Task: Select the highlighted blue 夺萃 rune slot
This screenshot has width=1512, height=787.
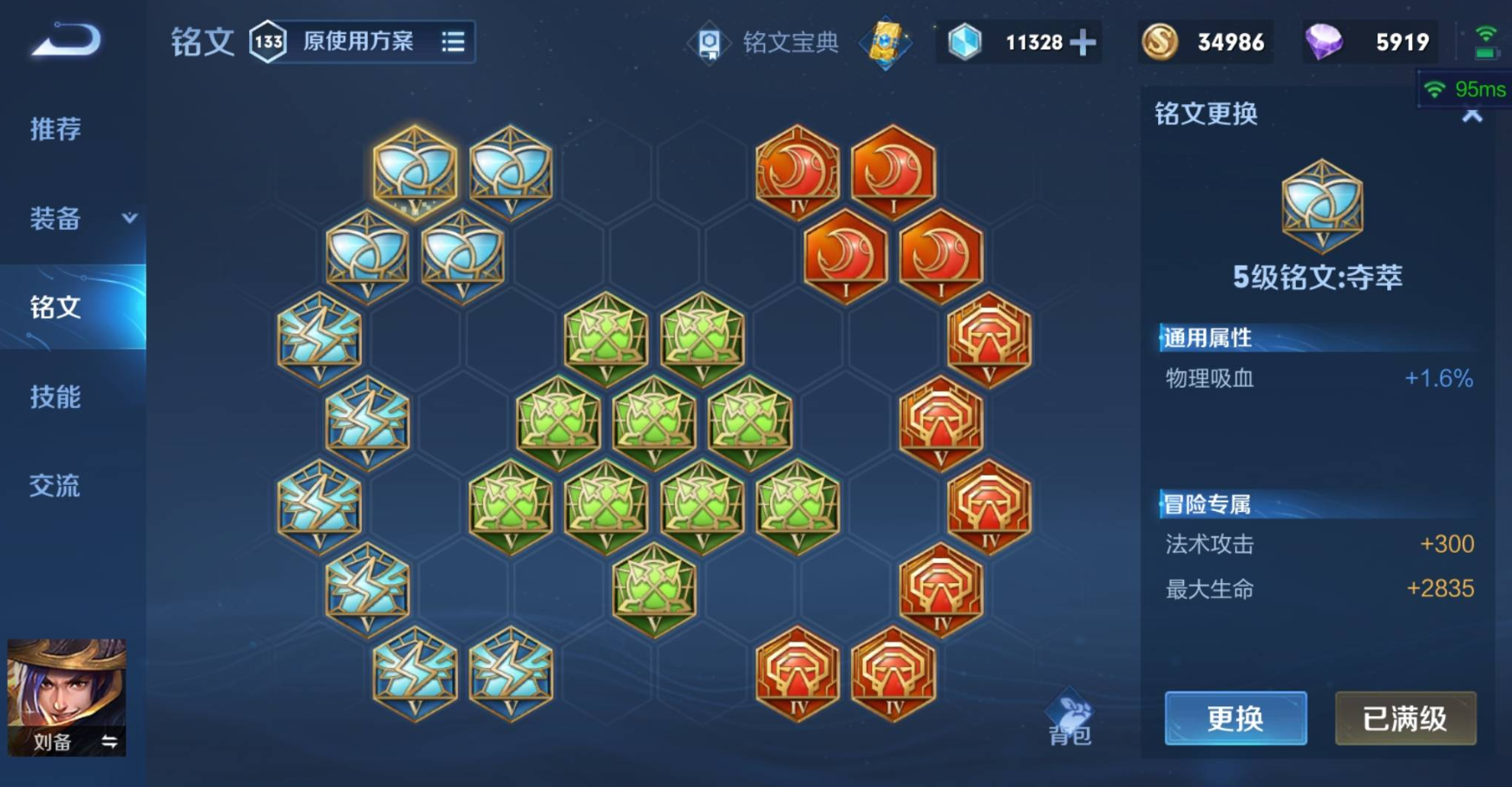Action: coord(415,170)
